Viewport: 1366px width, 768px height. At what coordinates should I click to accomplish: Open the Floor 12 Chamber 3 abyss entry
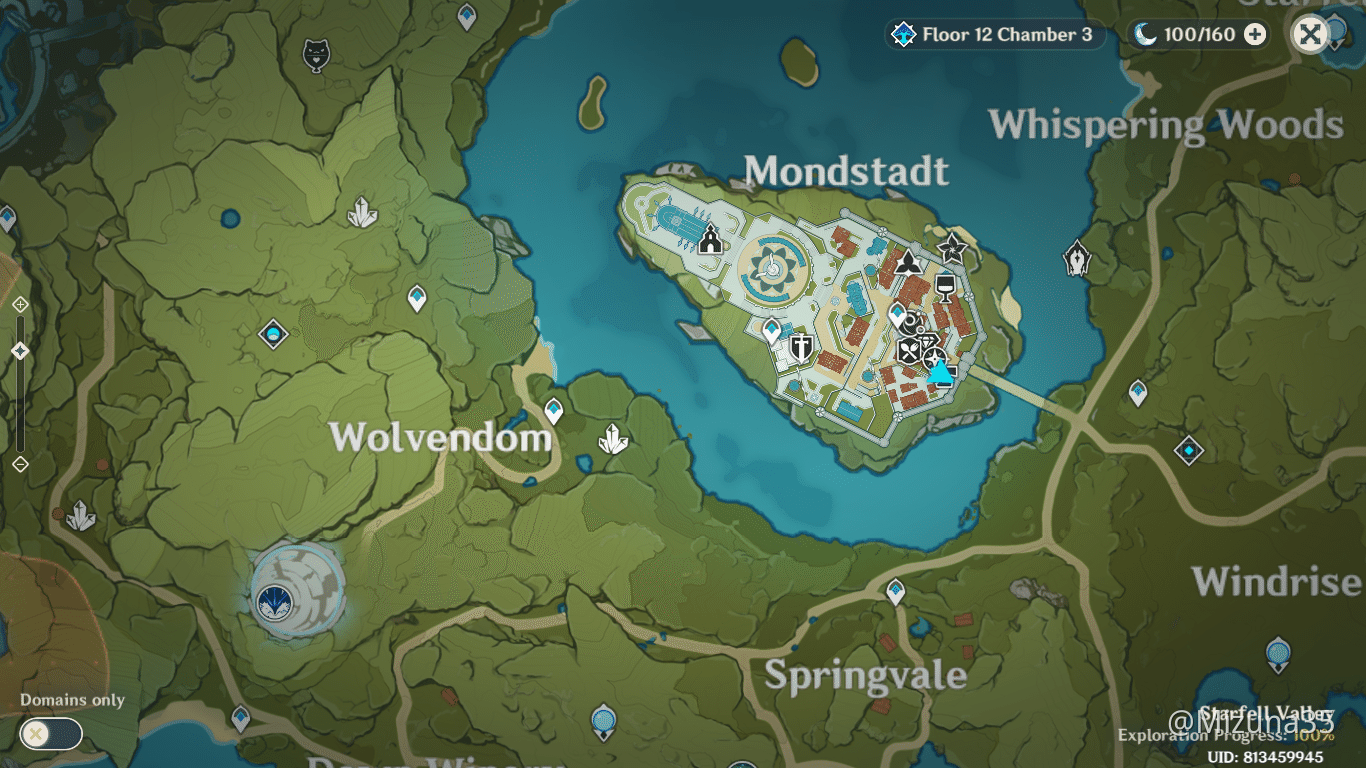point(994,34)
